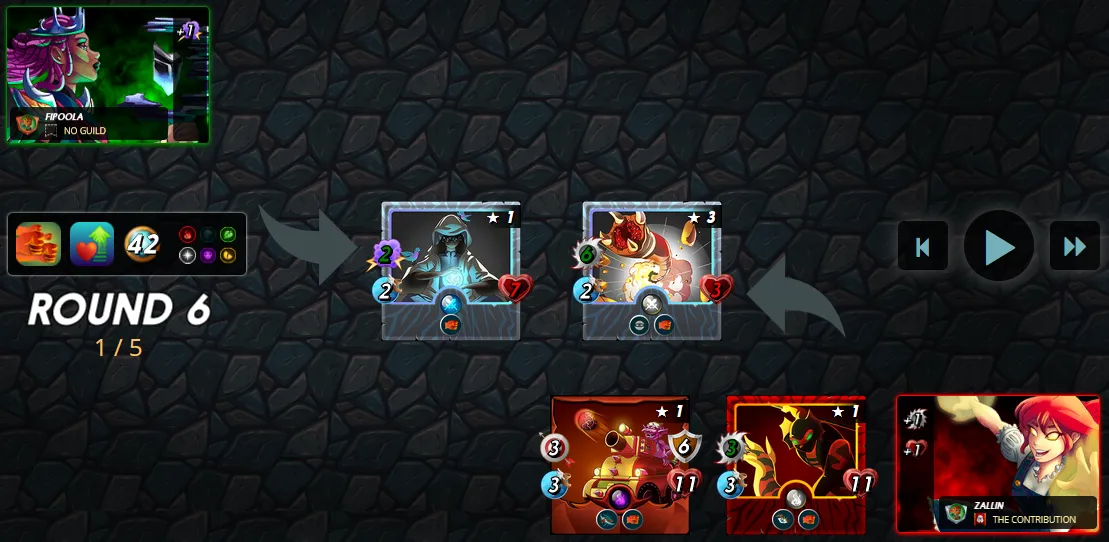Viewport: 1109px width, 542px height.
Task: Select the cannon tank card with 6 armor
Action: (x=620, y=464)
